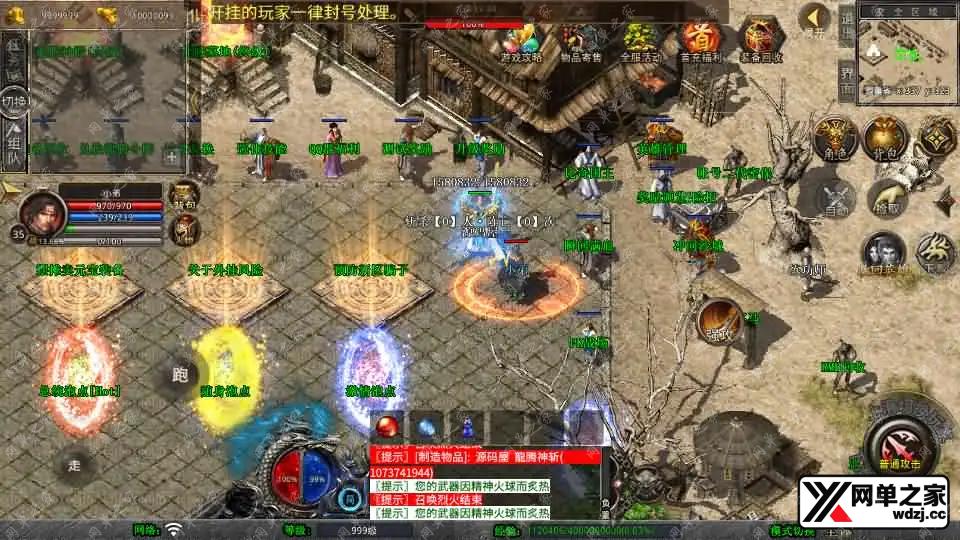Open the 物品寄售 consignment shop
This screenshot has width=960, height=540.
click(x=581, y=43)
